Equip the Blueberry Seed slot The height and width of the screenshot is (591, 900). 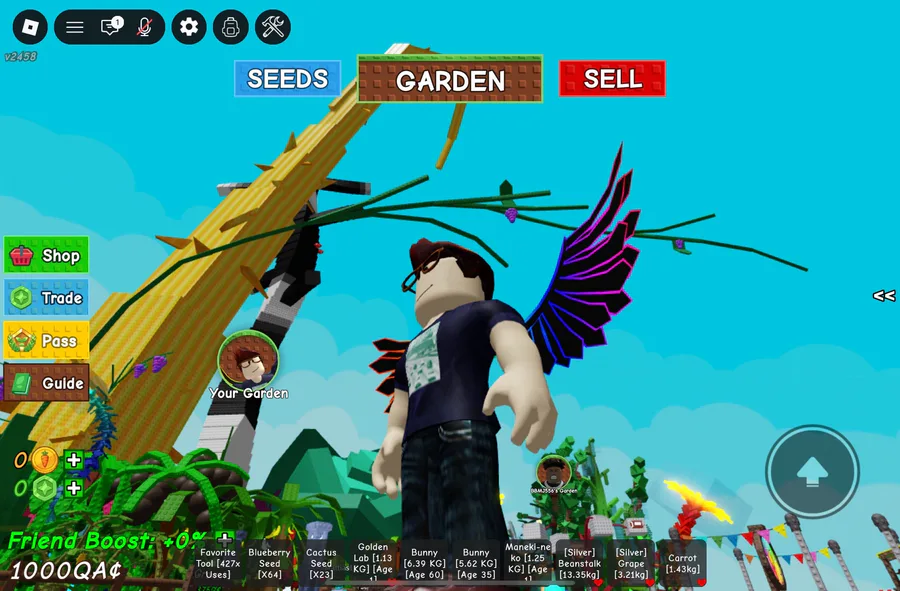tap(270, 563)
